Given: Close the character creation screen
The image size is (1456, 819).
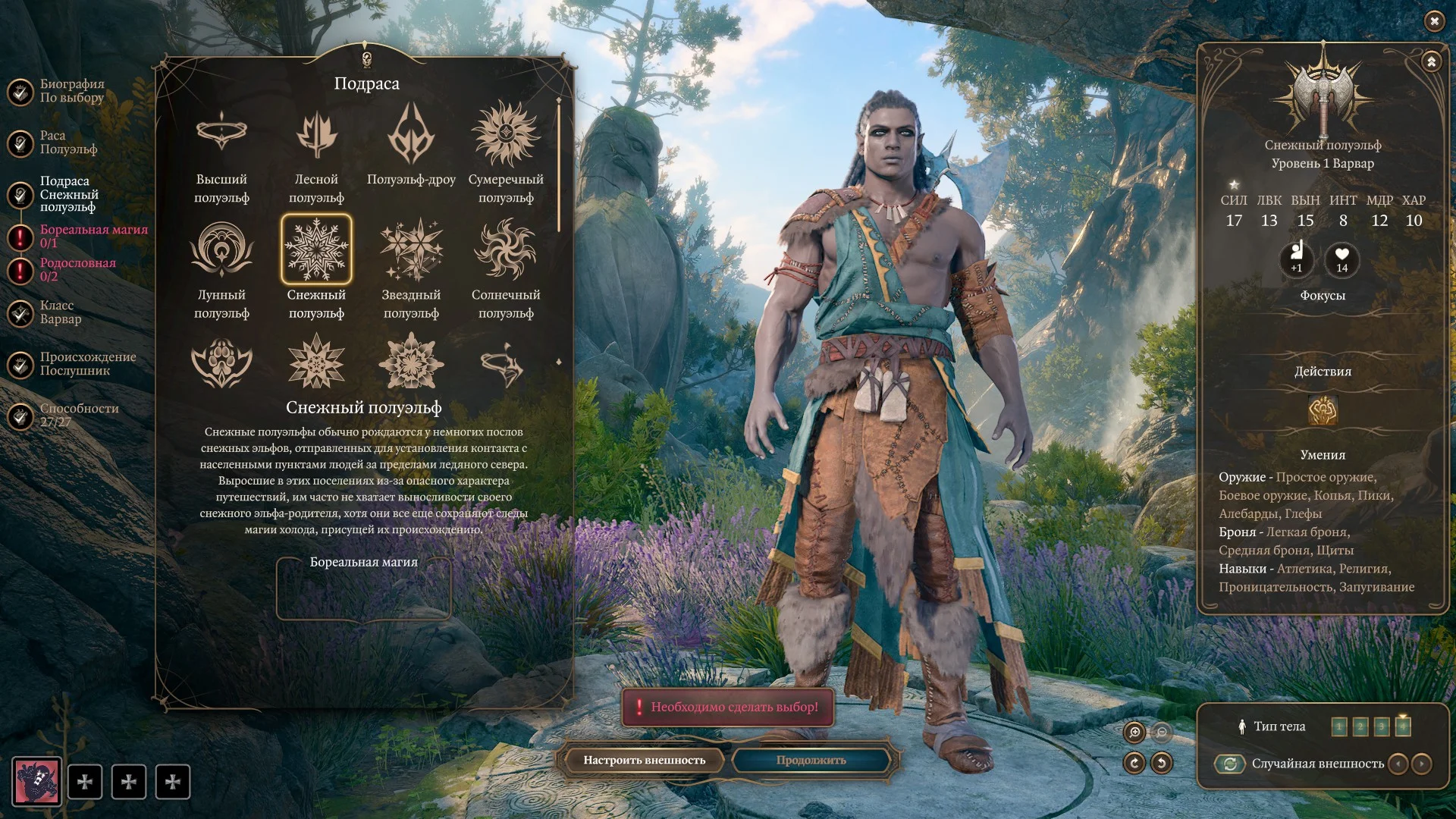Looking at the screenshot, I should [x=1434, y=21].
